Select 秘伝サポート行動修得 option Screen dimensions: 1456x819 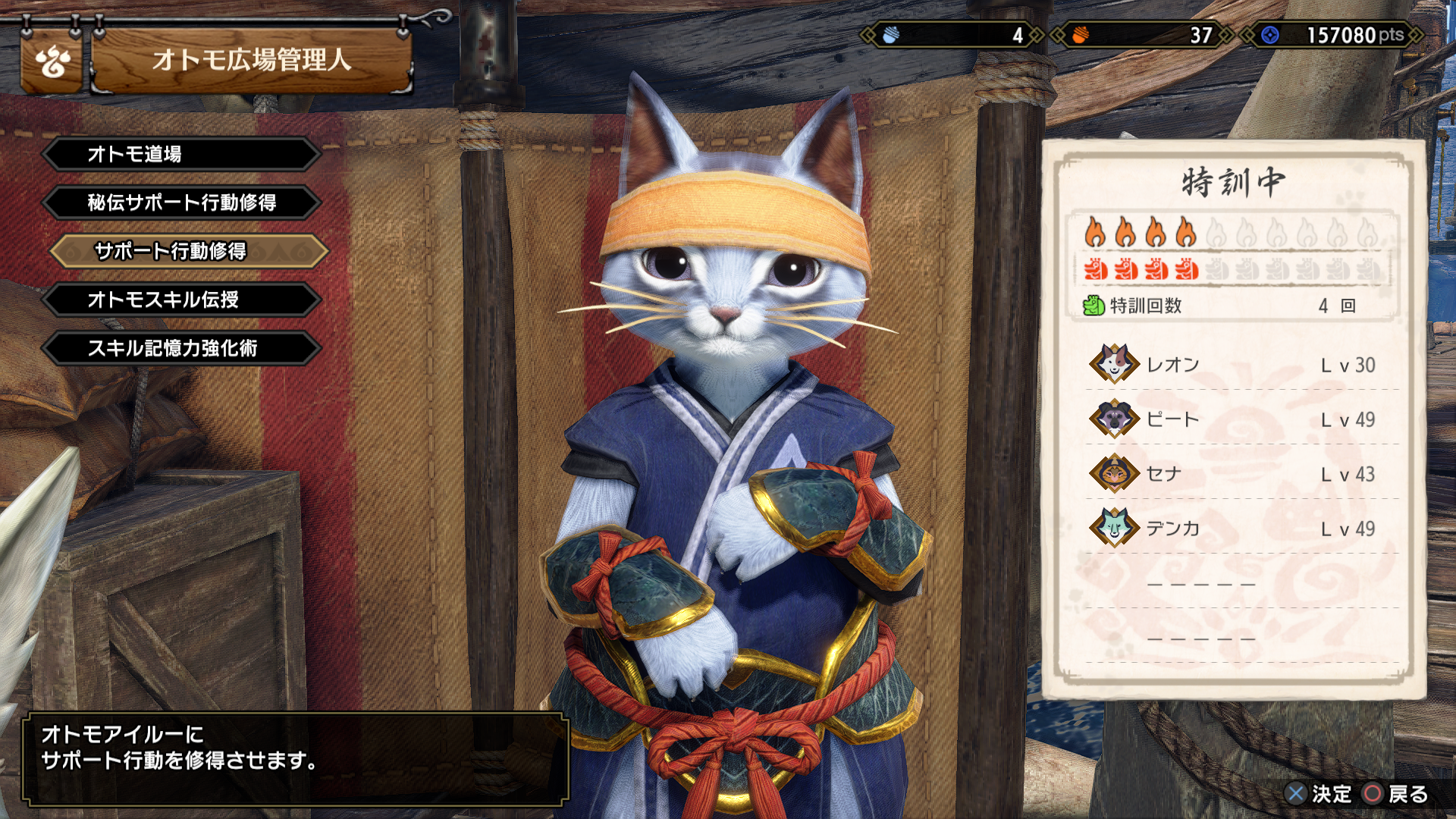click(182, 202)
